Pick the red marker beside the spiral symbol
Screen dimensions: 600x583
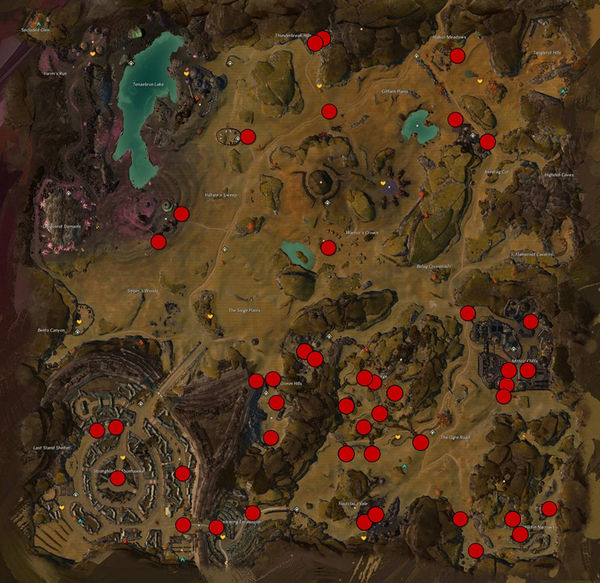coord(181,213)
